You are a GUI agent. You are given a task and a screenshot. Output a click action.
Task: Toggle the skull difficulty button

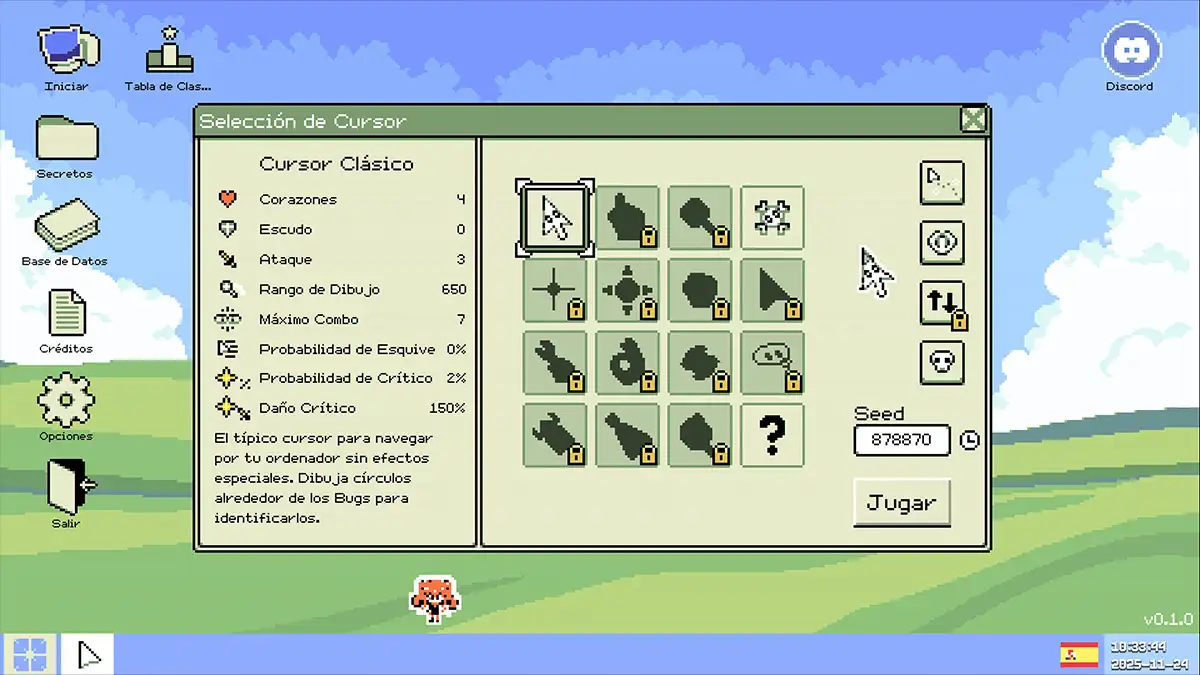pos(942,362)
